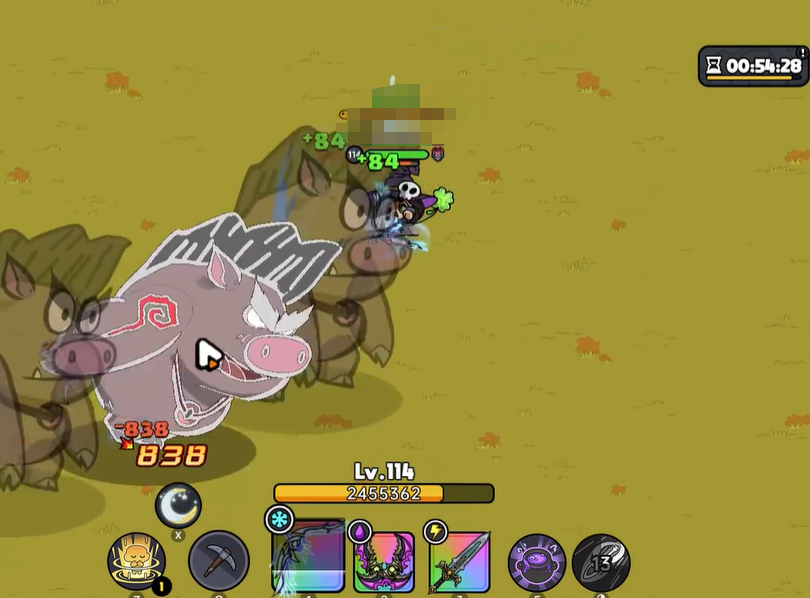The image size is (810, 598).
Task: Activate the crescent moon skill
Action: (178, 505)
